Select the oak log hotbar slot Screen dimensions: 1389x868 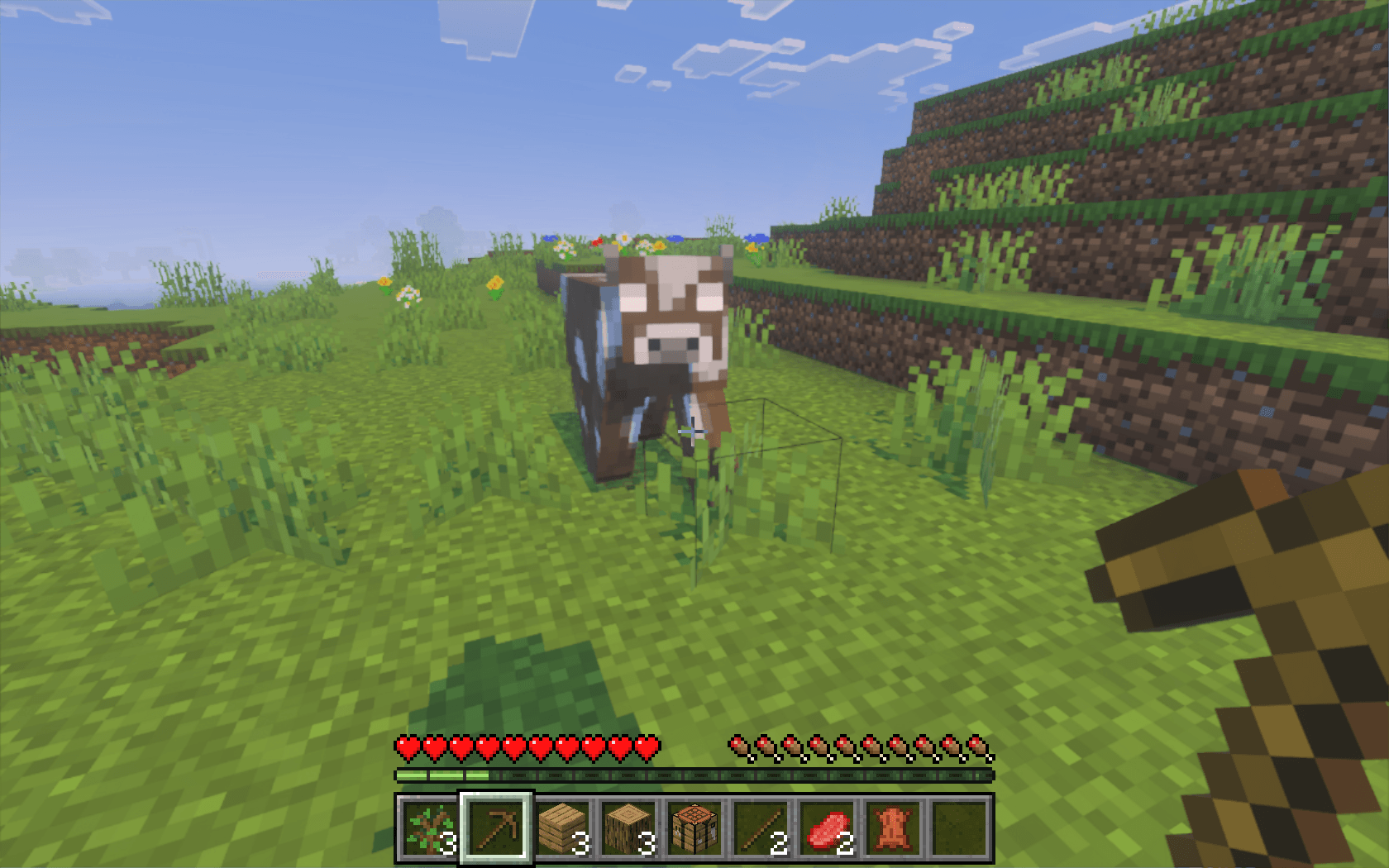(x=629, y=829)
